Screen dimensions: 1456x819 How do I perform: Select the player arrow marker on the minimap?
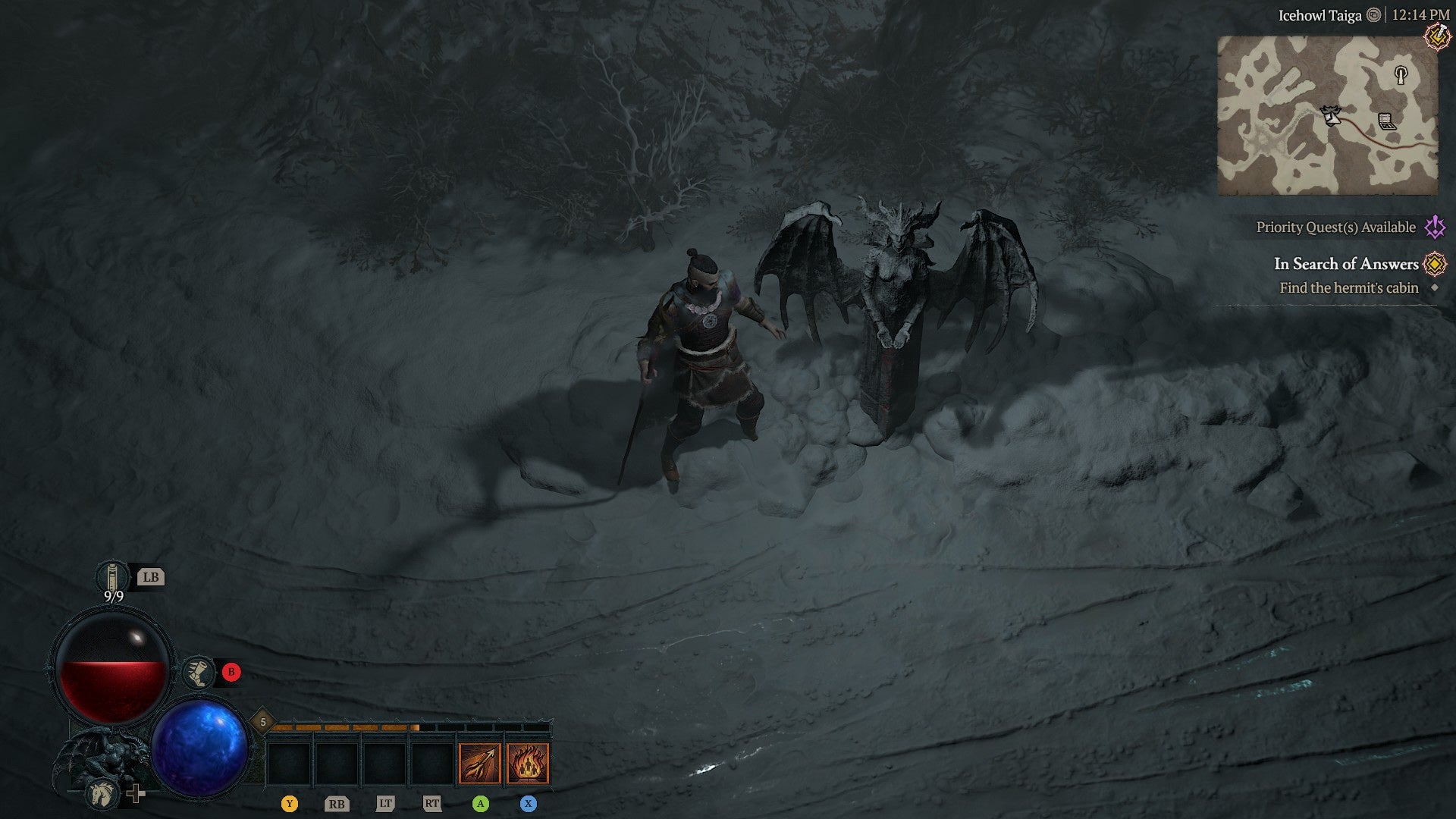(1330, 115)
